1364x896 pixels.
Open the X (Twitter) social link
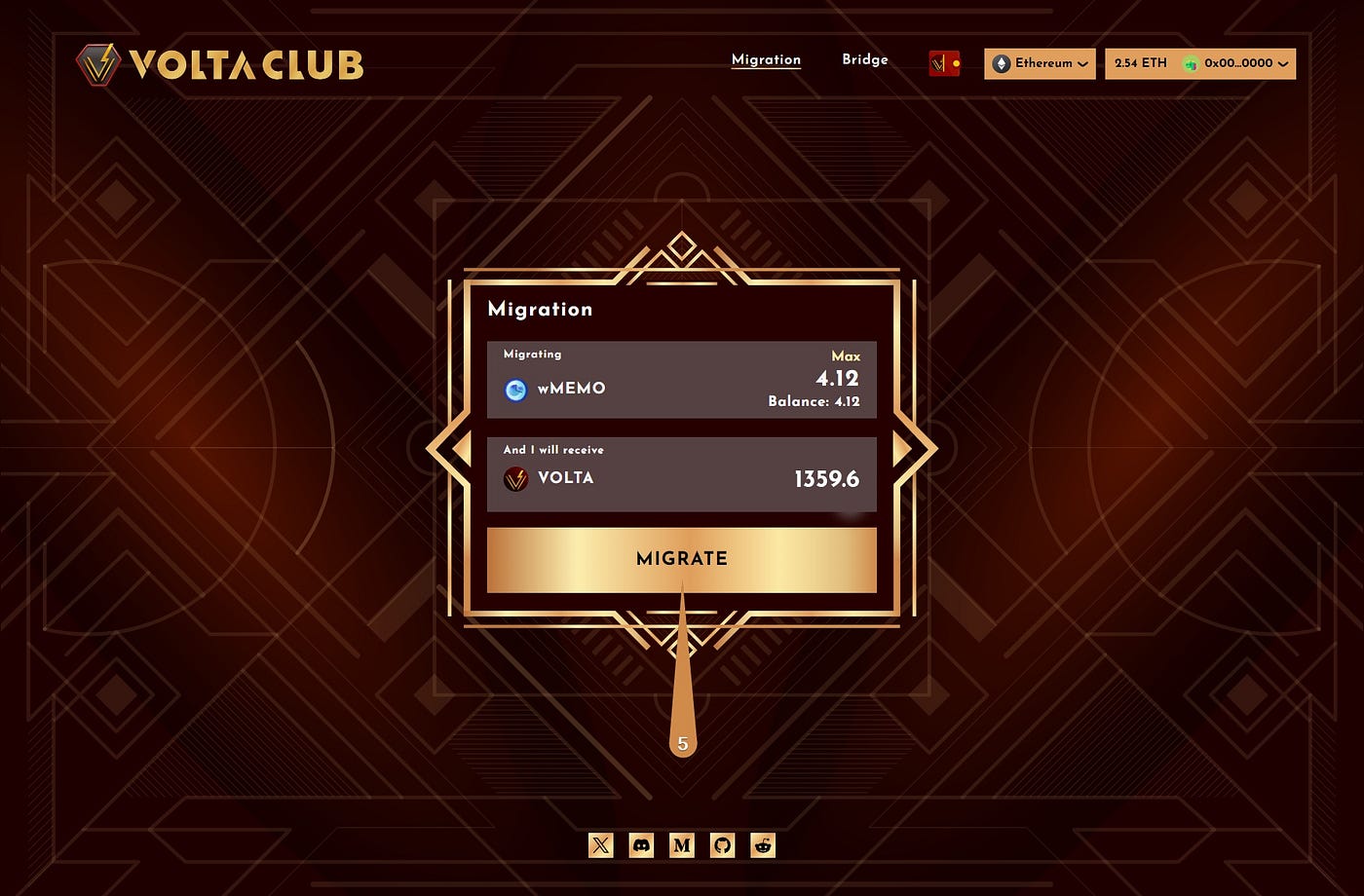600,845
